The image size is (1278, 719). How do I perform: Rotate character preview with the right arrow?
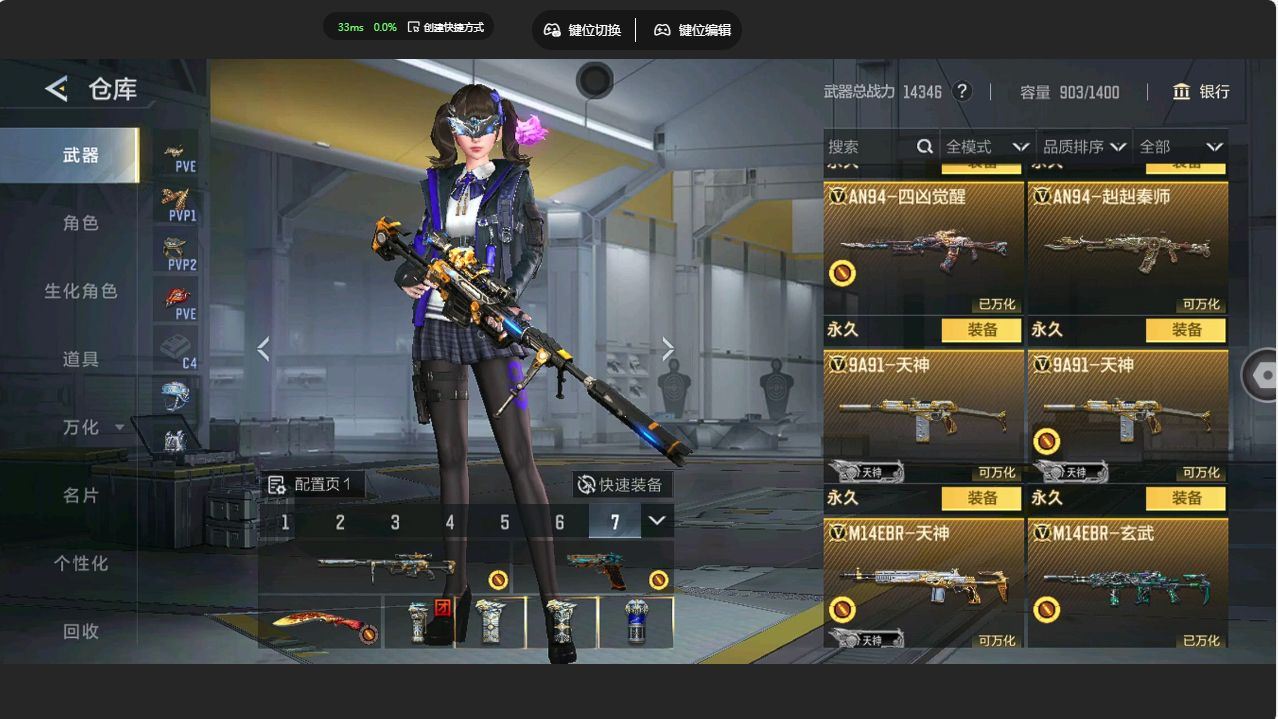pos(668,348)
